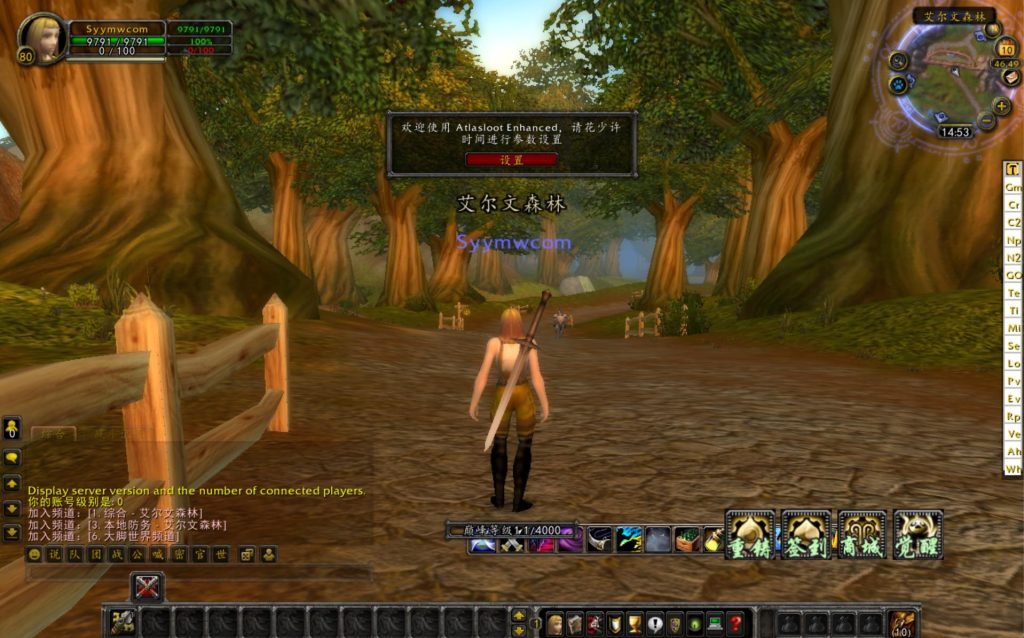Open the 签到 daily check-in
This screenshot has width=1024, height=638.
click(x=806, y=535)
